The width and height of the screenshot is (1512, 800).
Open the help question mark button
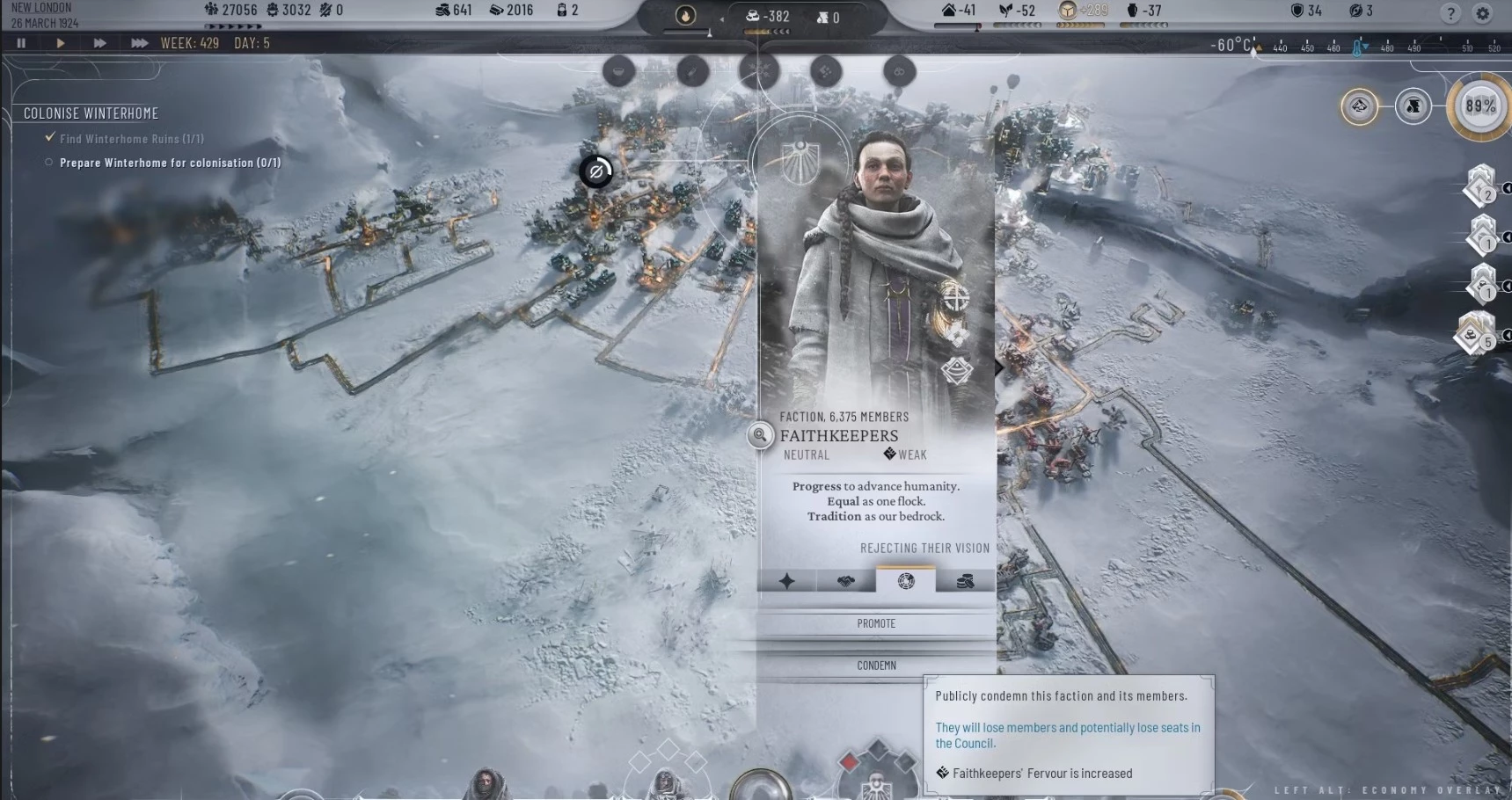point(1451,13)
